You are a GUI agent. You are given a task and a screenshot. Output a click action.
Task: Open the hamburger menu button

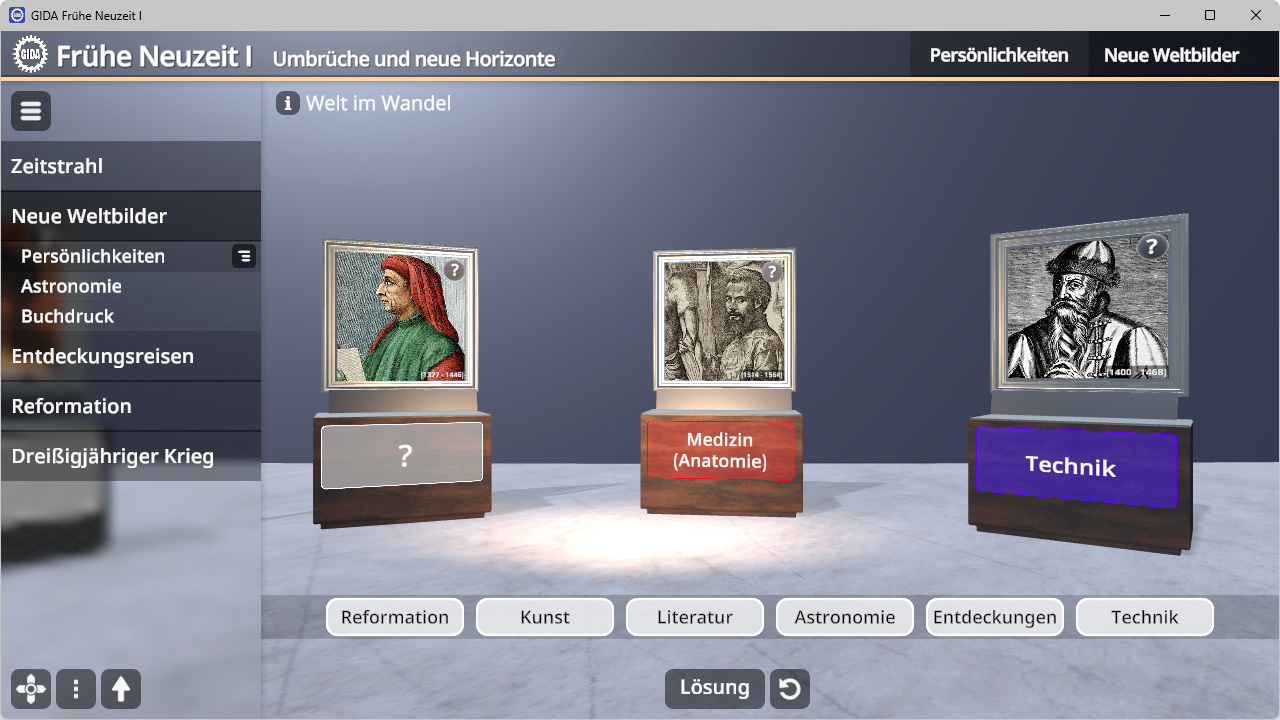[31, 111]
